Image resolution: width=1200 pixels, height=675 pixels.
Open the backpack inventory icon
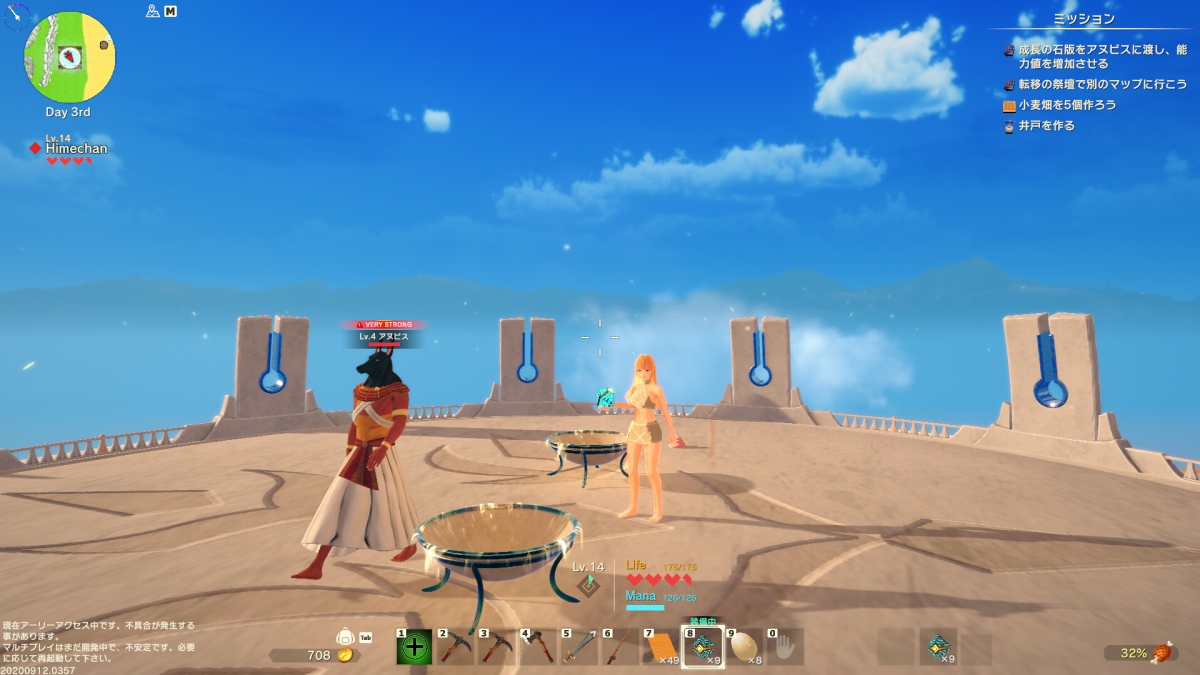pyautogui.click(x=346, y=636)
